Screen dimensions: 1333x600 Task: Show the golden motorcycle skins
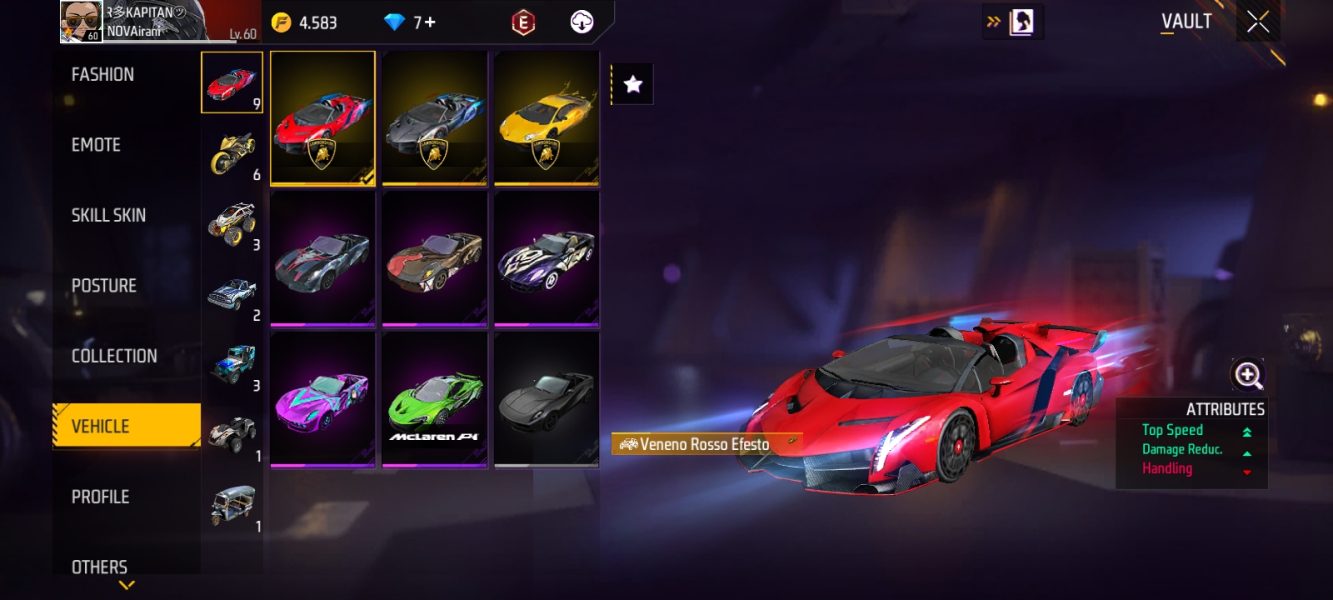232,154
